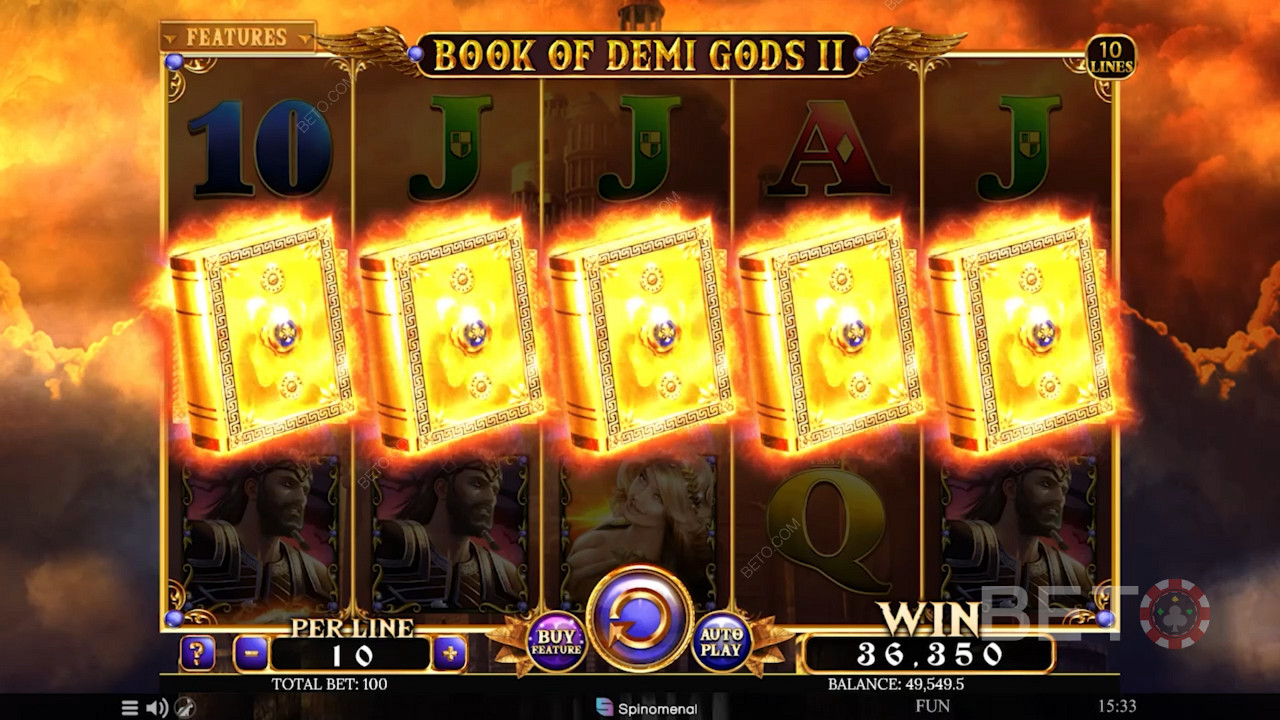This screenshot has width=1280, height=720.
Task: Open the Features dropdown
Action: 237,37
